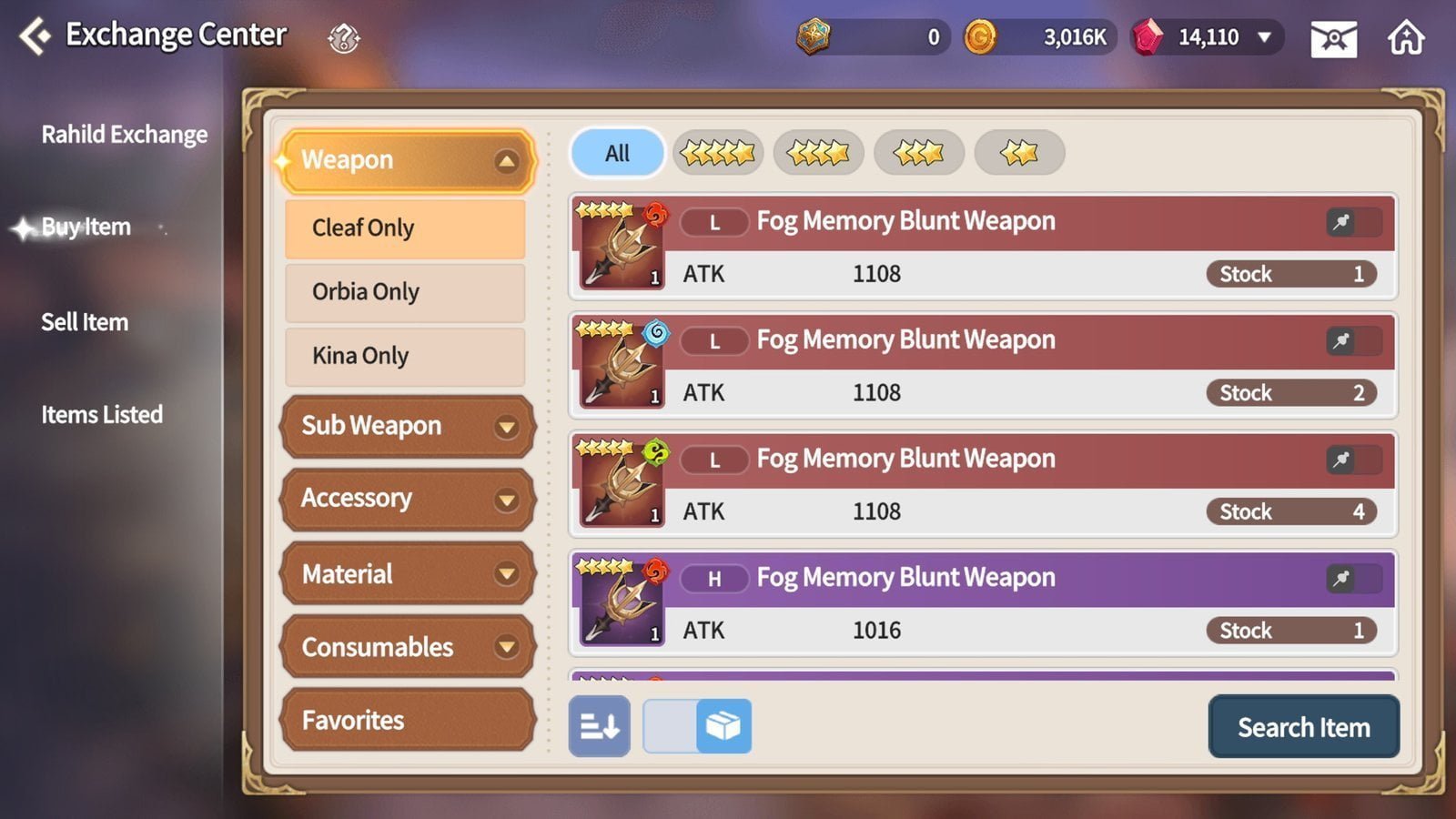This screenshot has width=1456, height=819.
Task: Click the guild emblem icon next to the title
Action: click(344, 38)
